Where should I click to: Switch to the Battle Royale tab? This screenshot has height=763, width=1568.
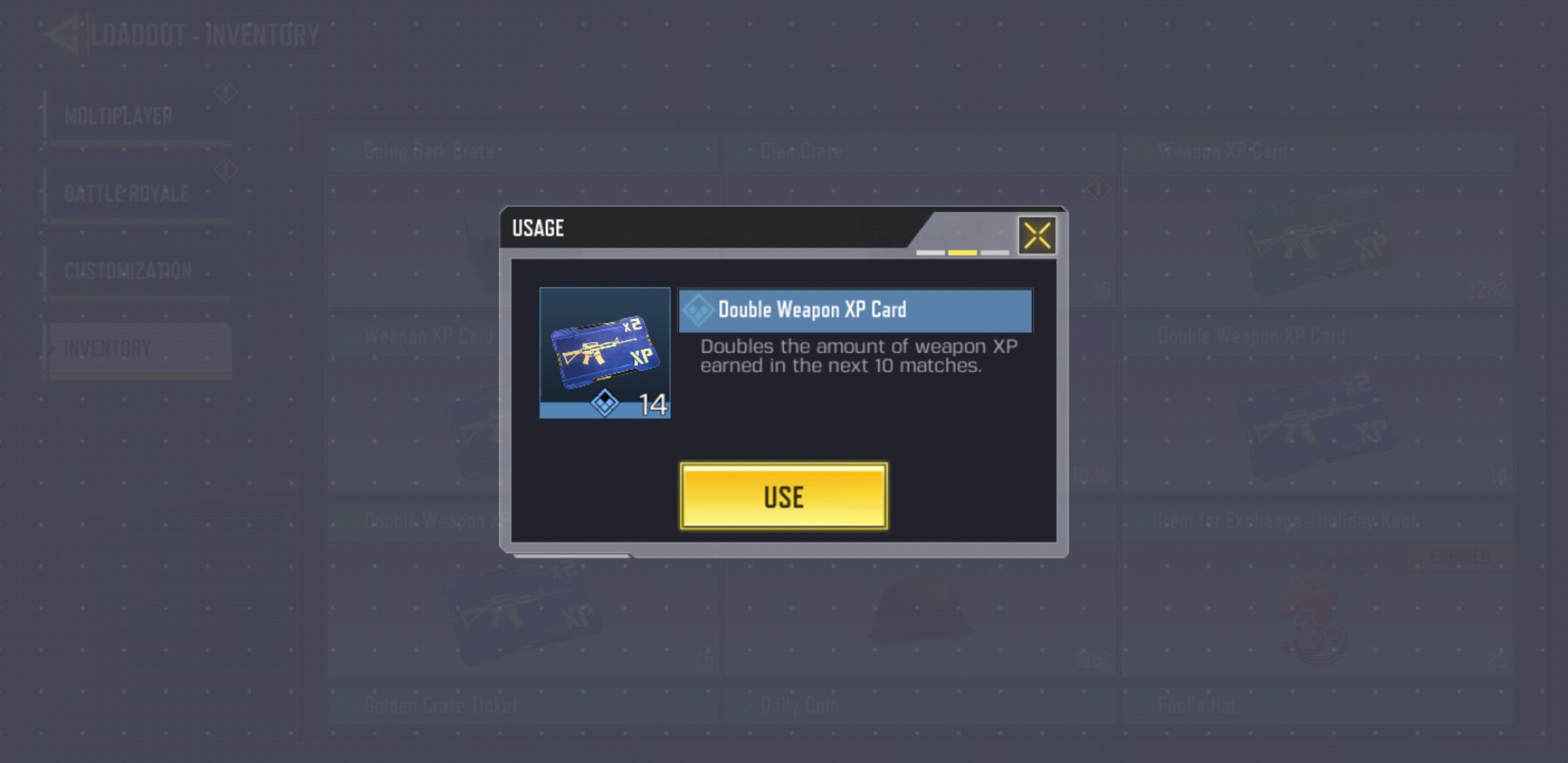click(x=127, y=192)
